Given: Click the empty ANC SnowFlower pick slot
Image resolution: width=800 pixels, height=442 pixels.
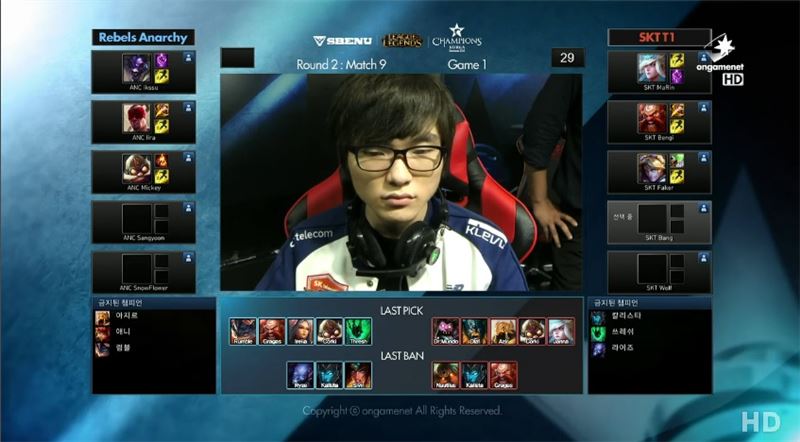Looking at the screenshot, I should (144, 272).
